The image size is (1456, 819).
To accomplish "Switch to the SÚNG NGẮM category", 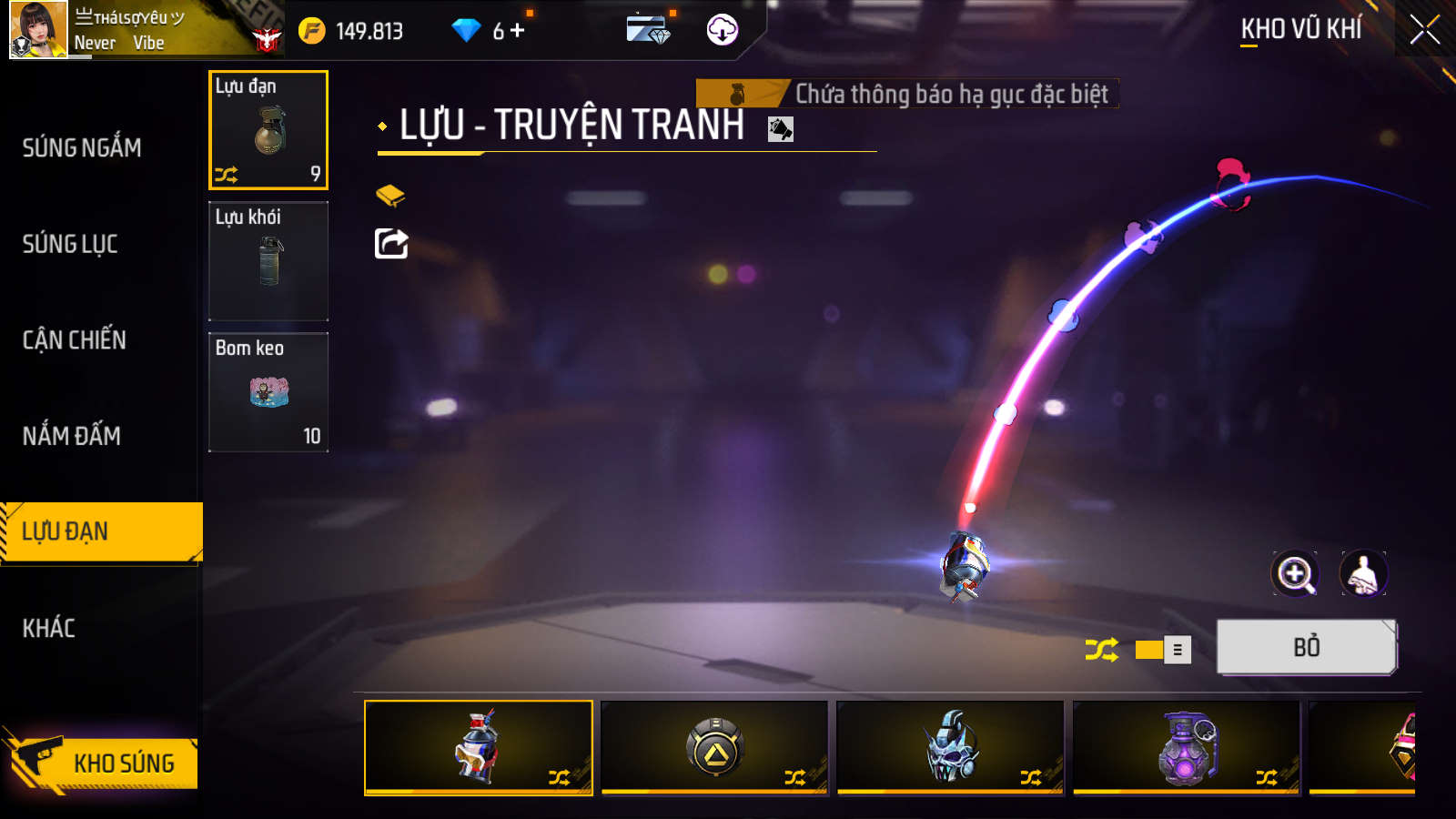I will pos(82,147).
